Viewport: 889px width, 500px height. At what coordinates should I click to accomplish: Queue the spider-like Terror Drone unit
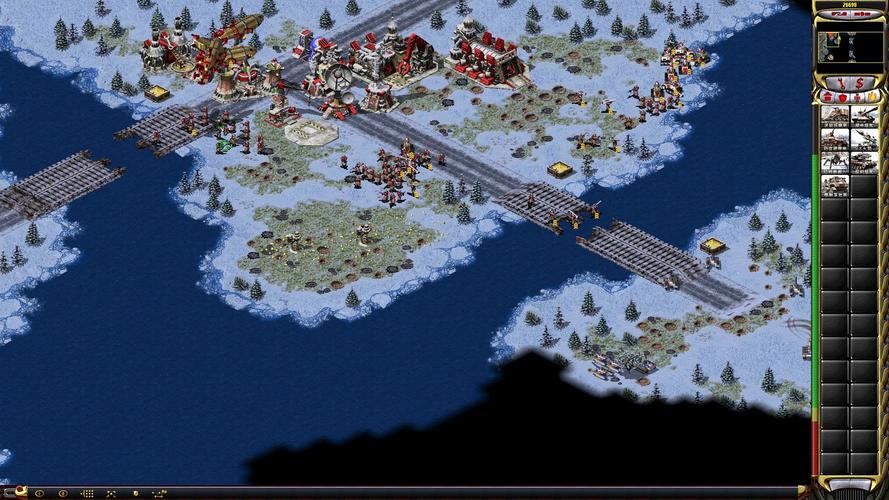[x=835, y=162]
